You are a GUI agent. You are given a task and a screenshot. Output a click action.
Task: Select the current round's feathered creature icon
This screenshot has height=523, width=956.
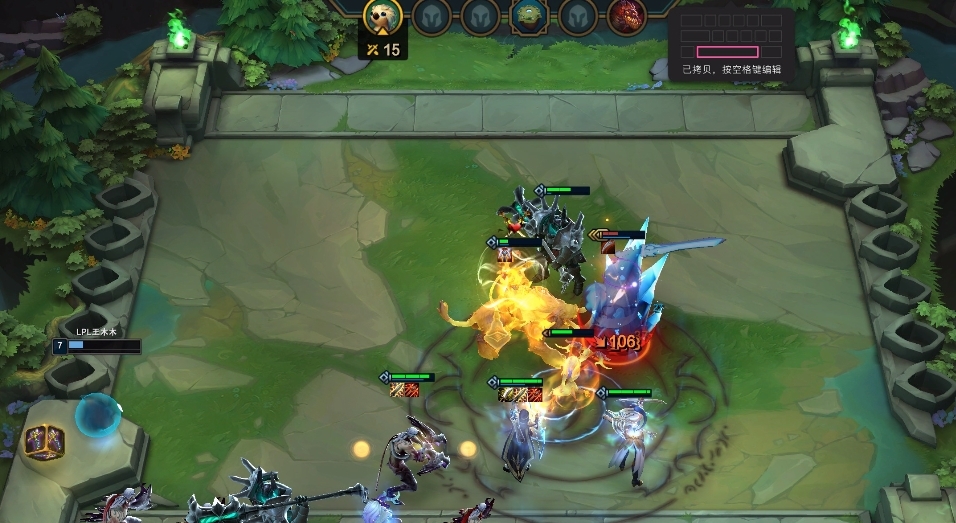tap(381, 15)
